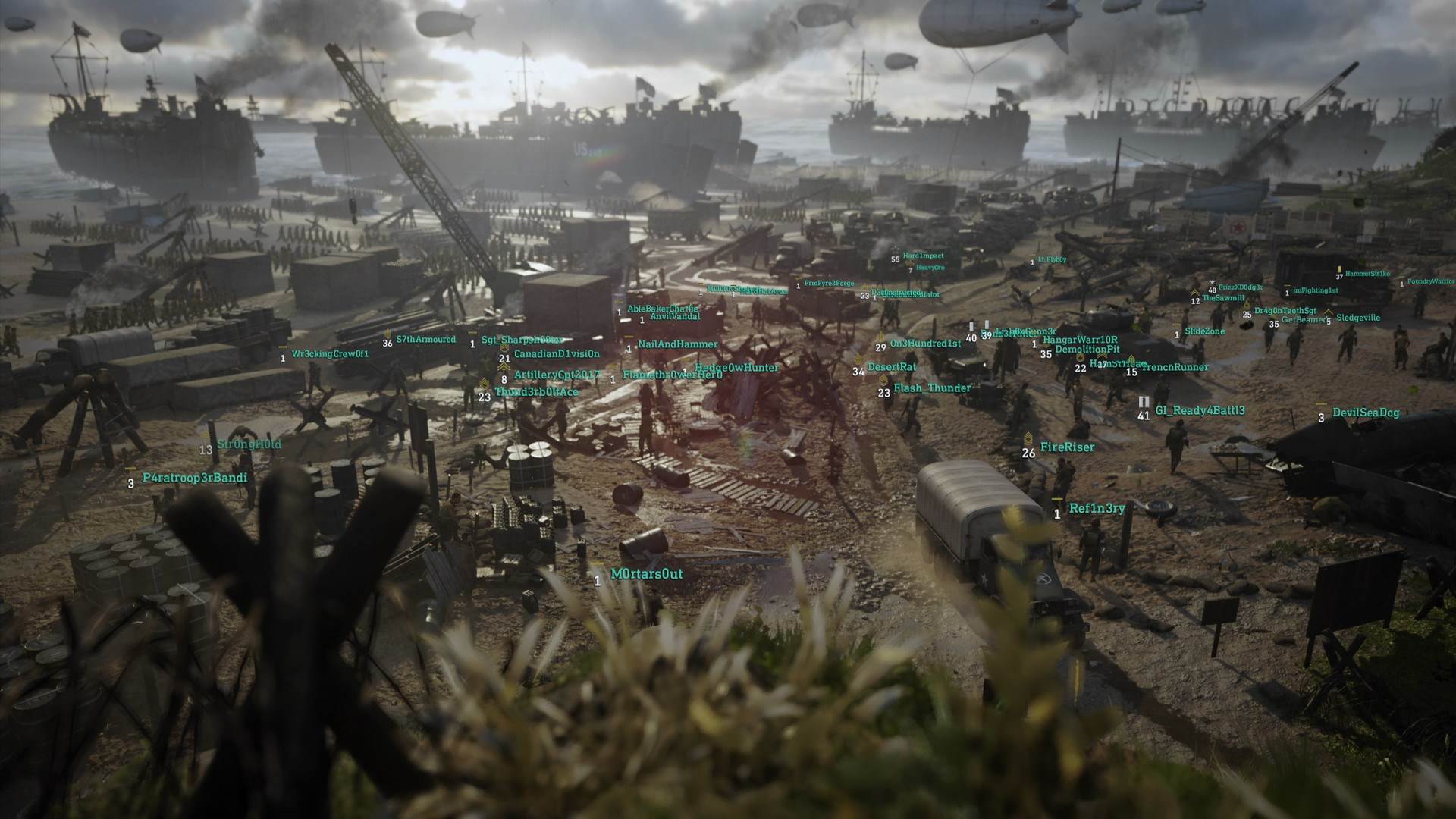1456x819 pixels.
Task: Click the chevron insignia next to Sledgeville
Action: coord(1329,312)
